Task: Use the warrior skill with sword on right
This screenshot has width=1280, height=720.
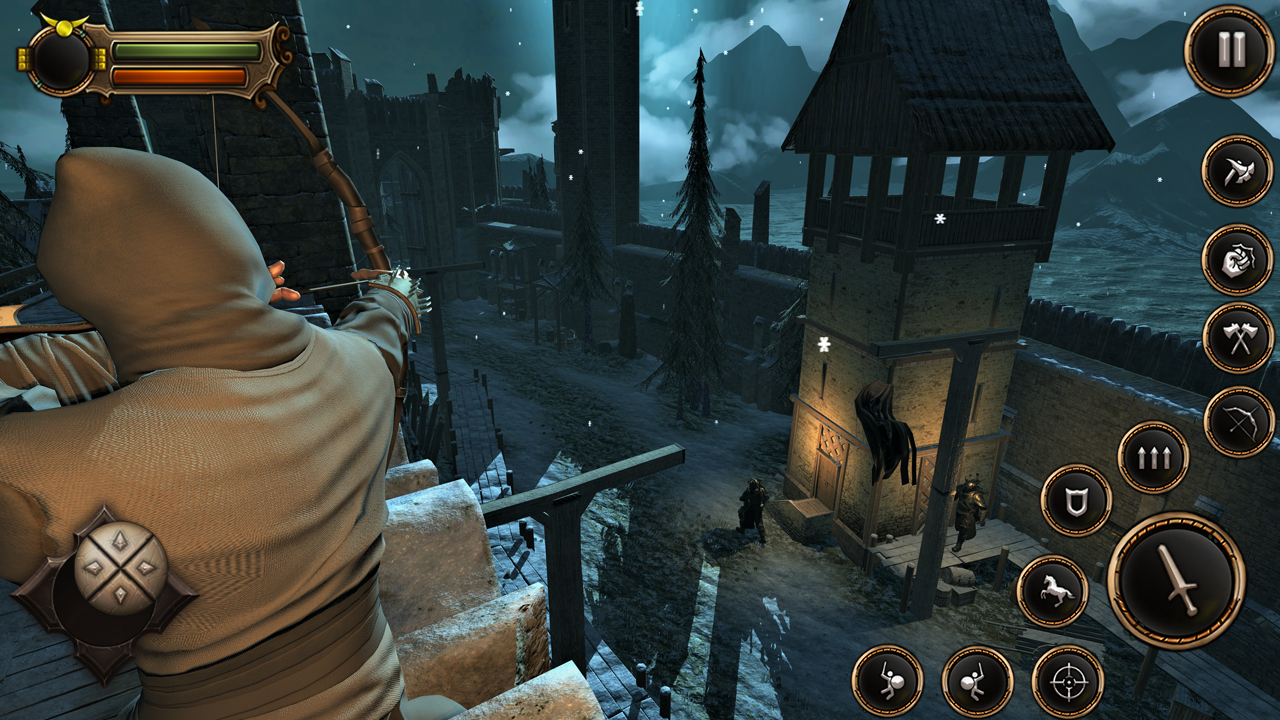Action: pos(977,681)
